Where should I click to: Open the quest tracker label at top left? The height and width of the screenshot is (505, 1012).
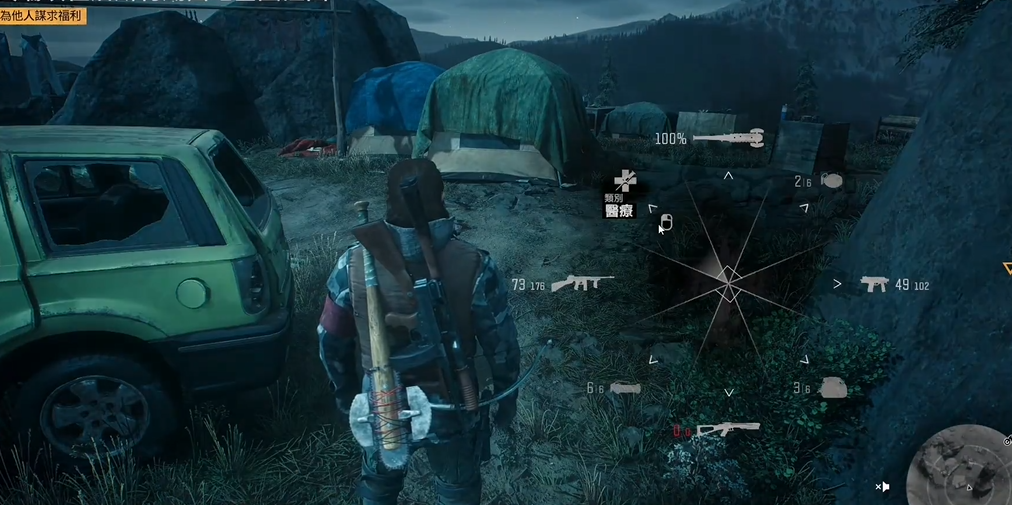43,16
